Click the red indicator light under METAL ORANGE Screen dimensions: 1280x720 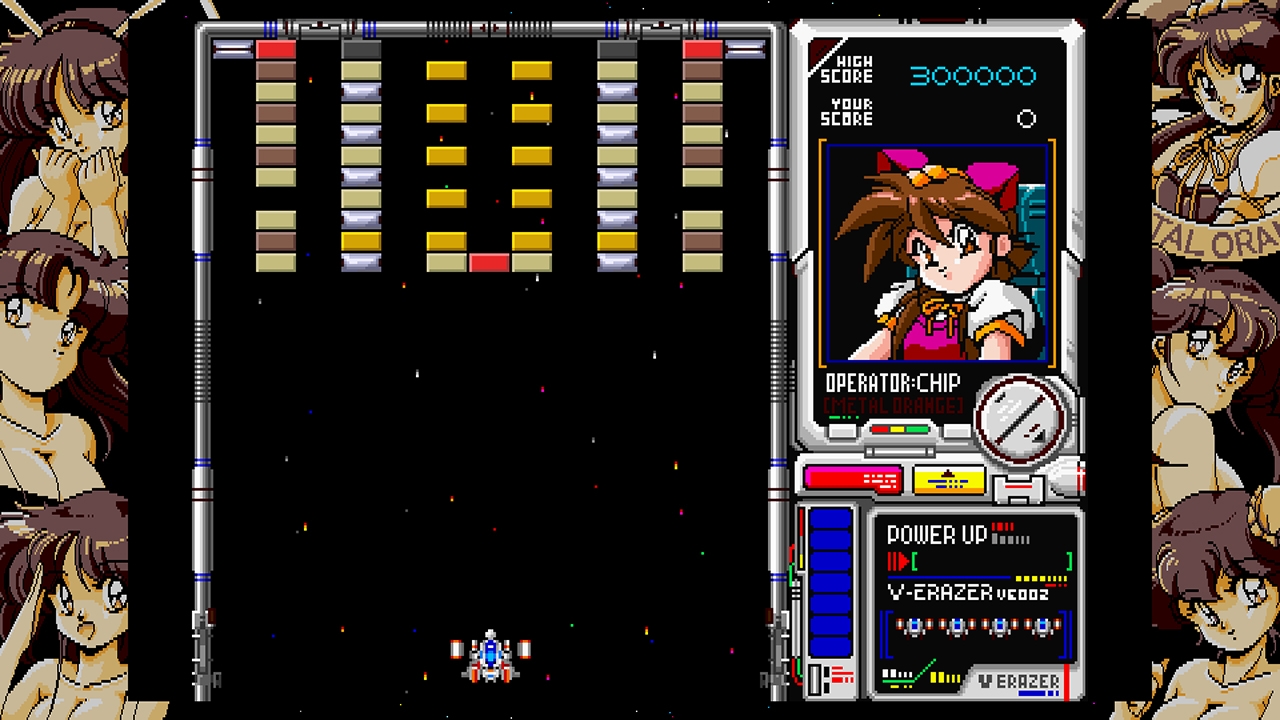[x=881, y=429]
